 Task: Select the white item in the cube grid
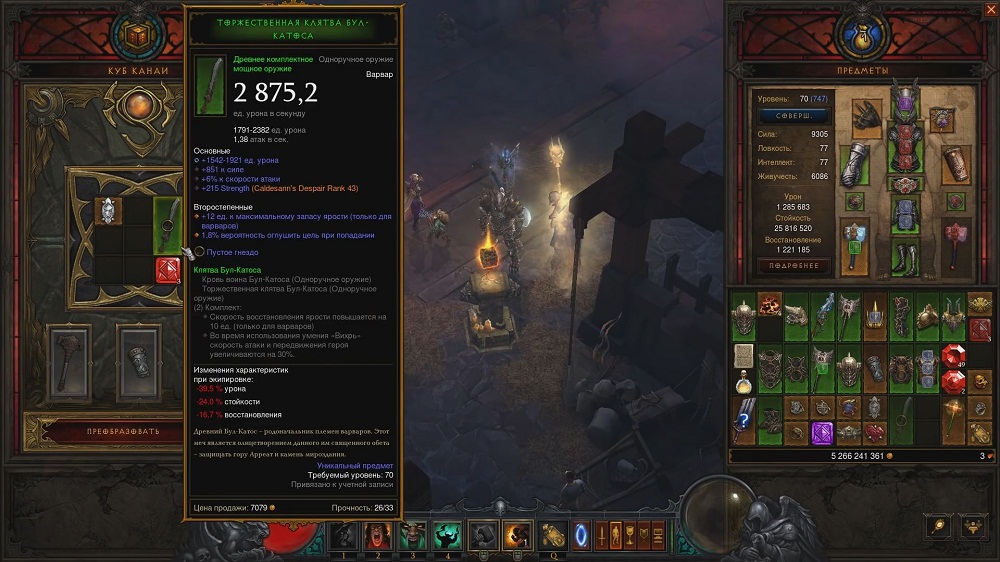pos(107,210)
